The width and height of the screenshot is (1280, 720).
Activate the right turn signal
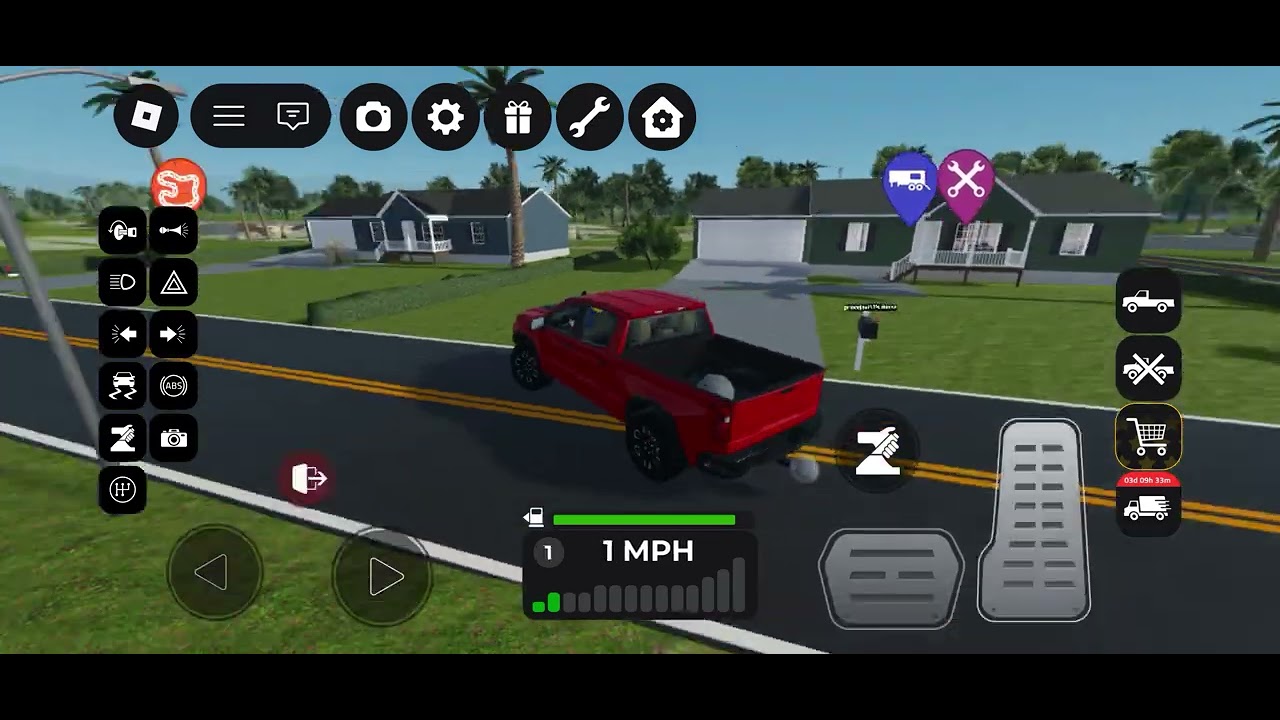(x=173, y=335)
